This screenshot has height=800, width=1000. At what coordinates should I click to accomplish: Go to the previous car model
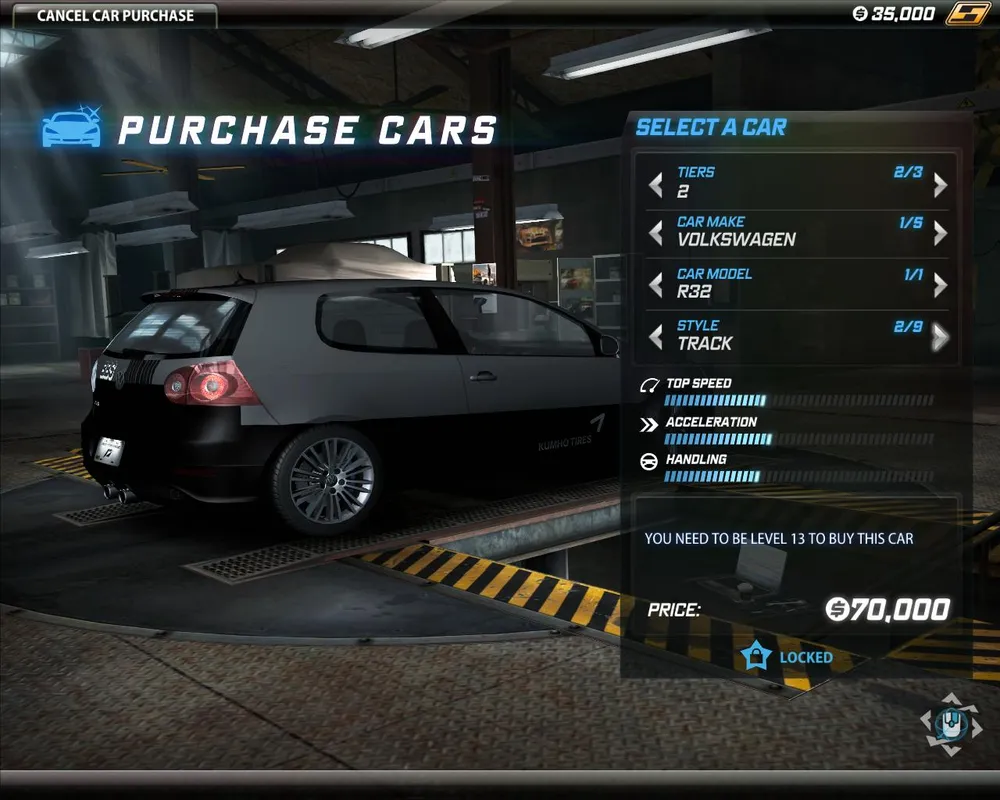click(656, 285)
